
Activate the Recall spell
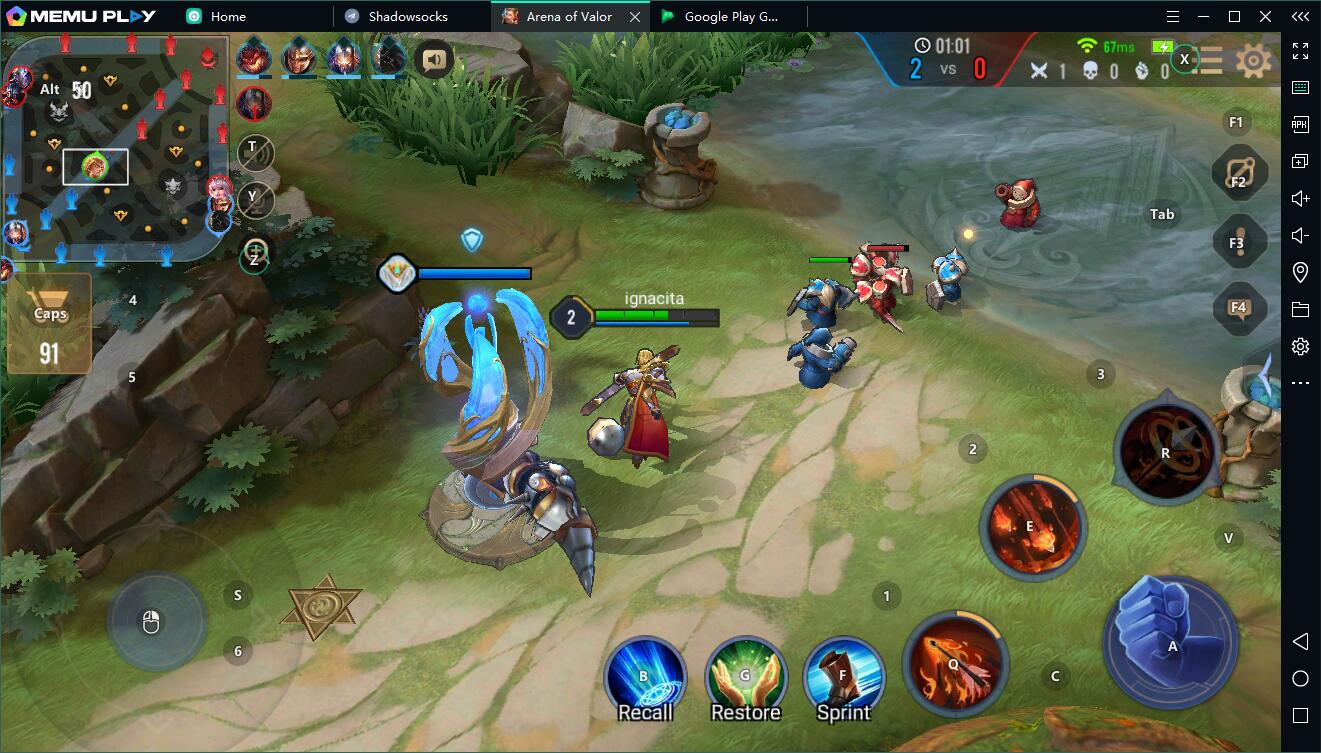click(645, 677)
